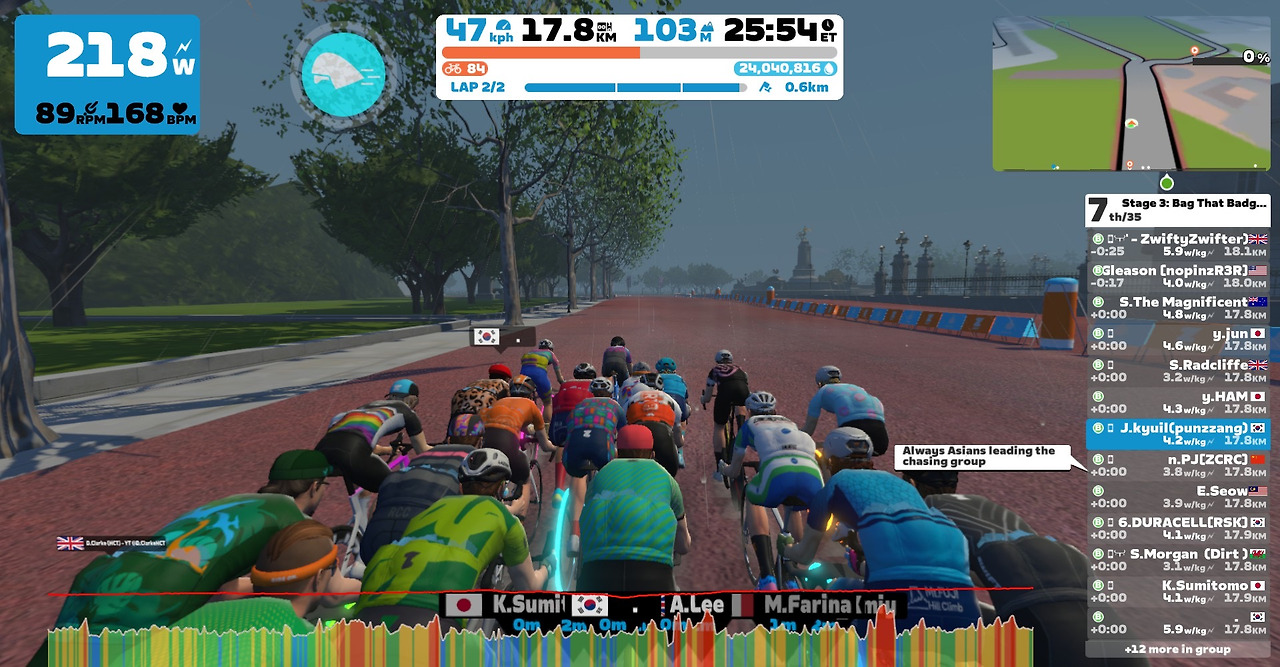The height and width of the screenshot is (667, 1280).
Task: Select n.PJ[ZCRC] rider row
Action: [x=1178, y=465]
